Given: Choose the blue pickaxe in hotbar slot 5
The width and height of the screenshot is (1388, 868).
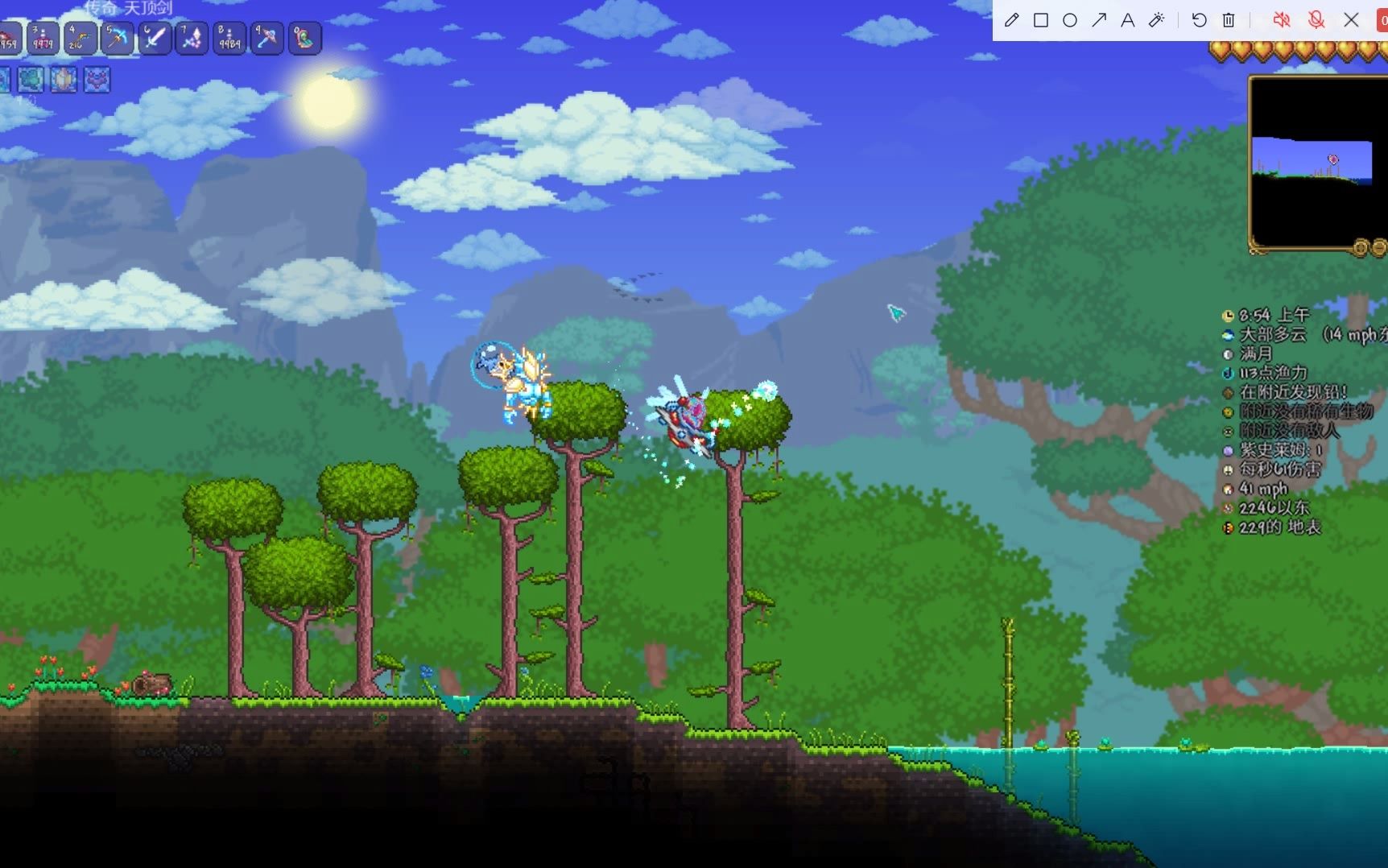Looking at the screenshot, I should click(x=118, y=38).
